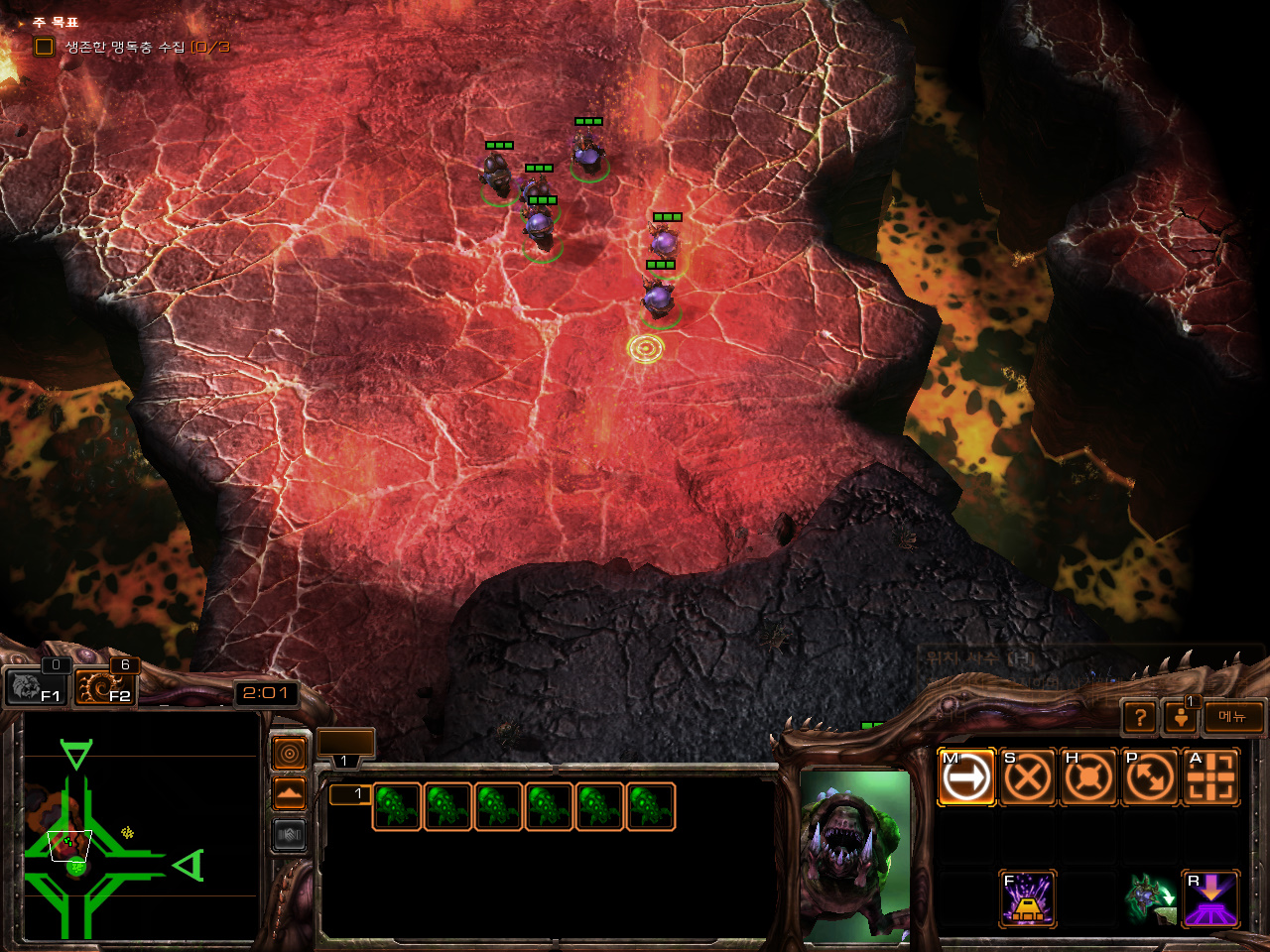Issue the Stop command

tap(1027, 776)
